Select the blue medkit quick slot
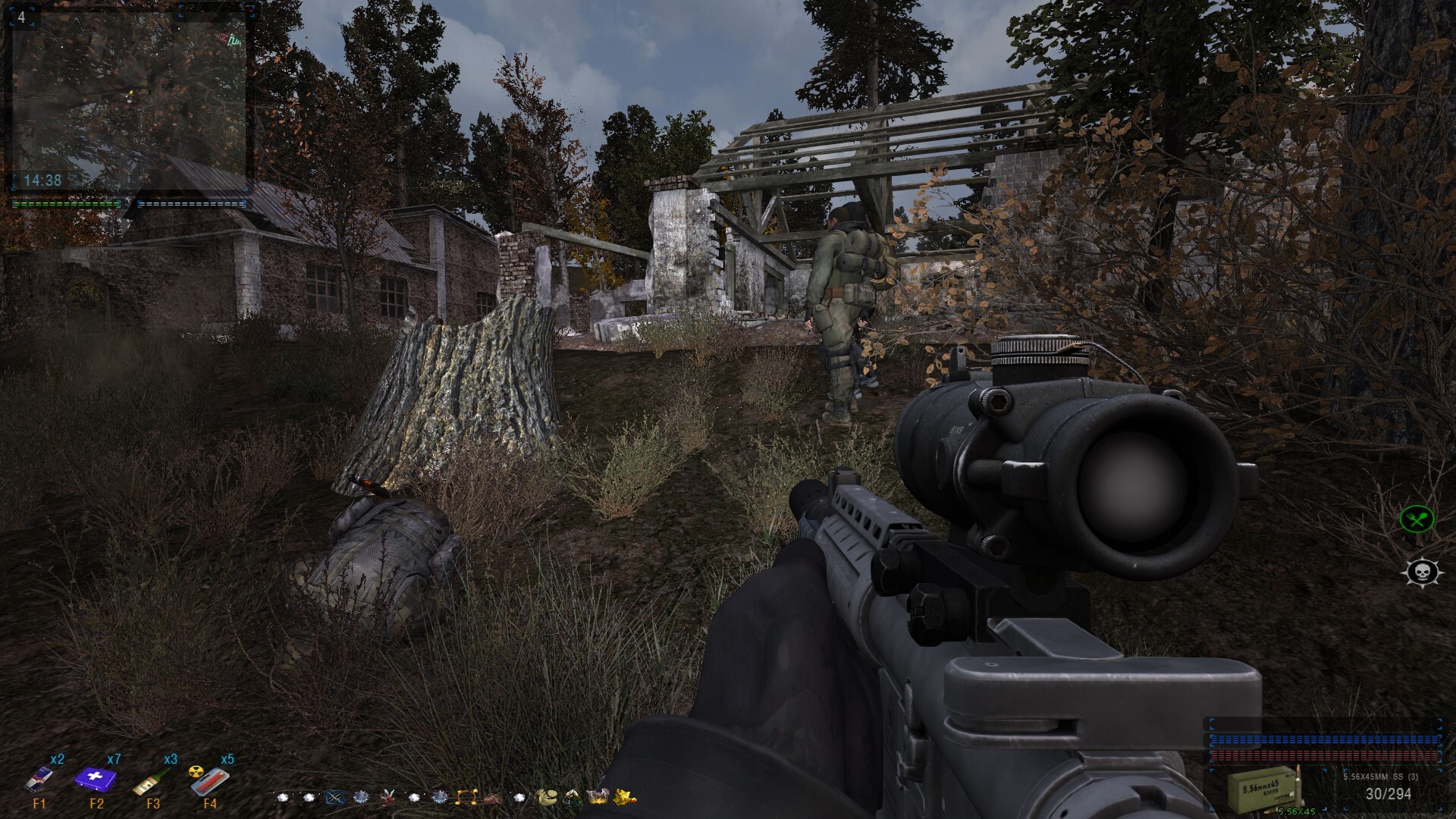1456x819 pixels. (96, 779)
